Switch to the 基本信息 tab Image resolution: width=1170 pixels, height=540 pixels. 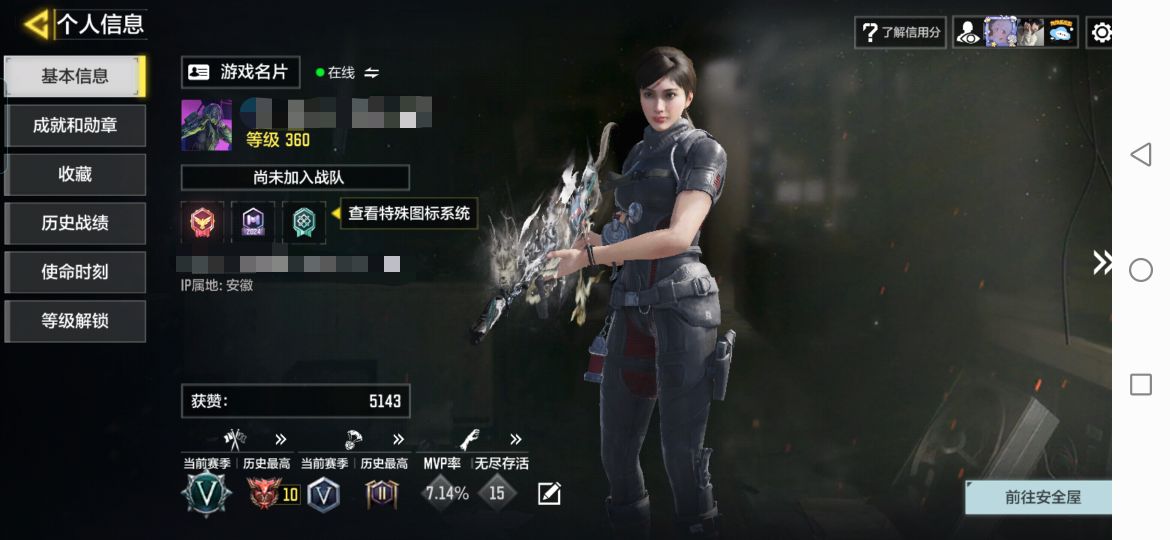(75, 76)
